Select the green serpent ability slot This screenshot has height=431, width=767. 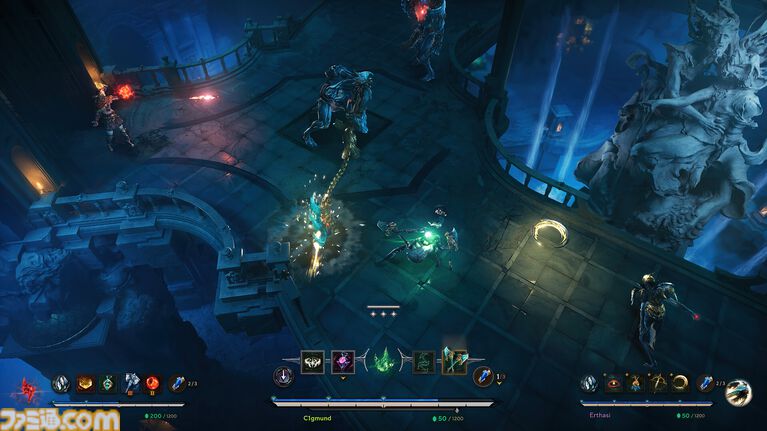click(424, 362)
